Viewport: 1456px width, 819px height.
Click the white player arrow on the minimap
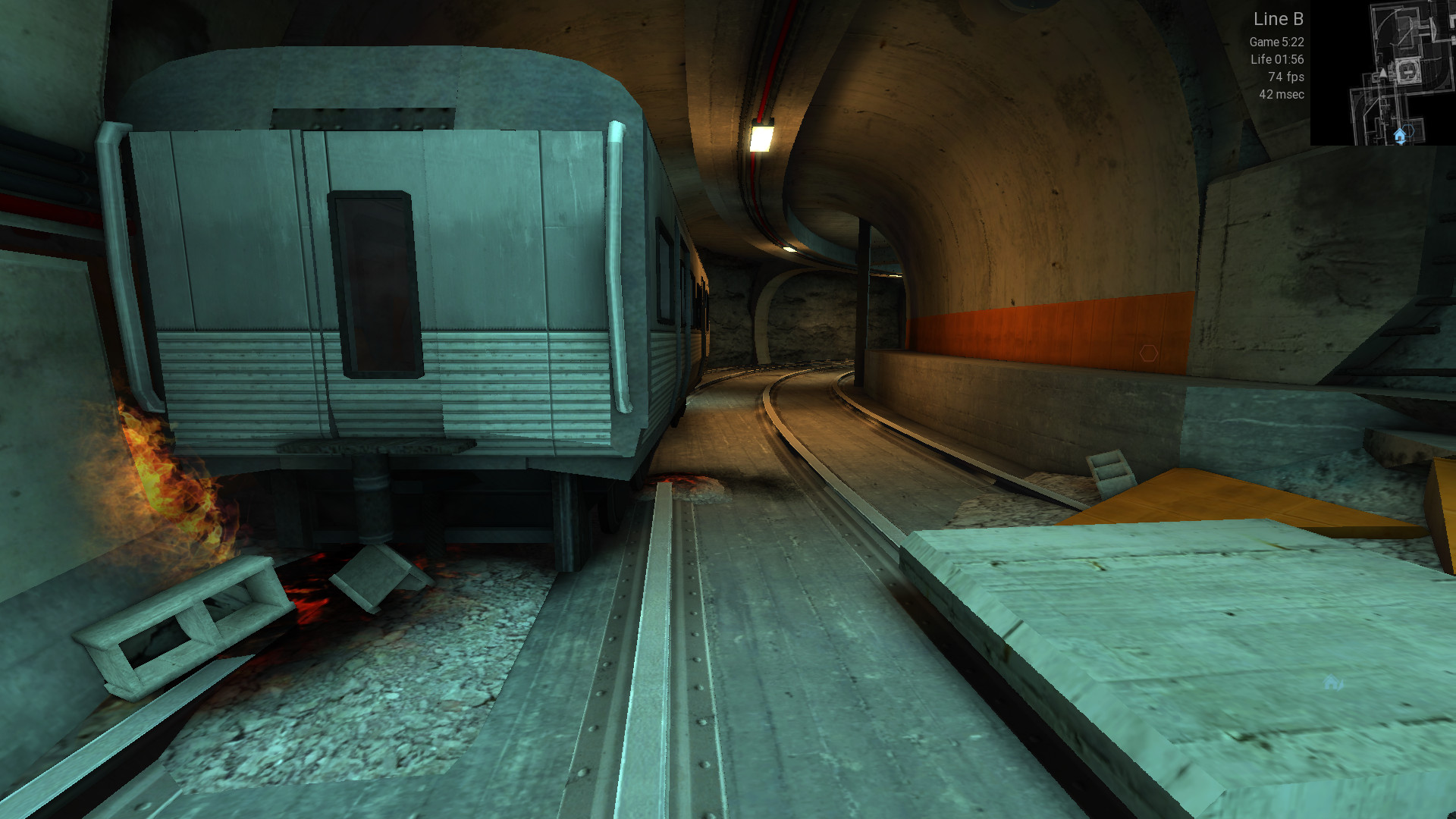coord(1383,74)
